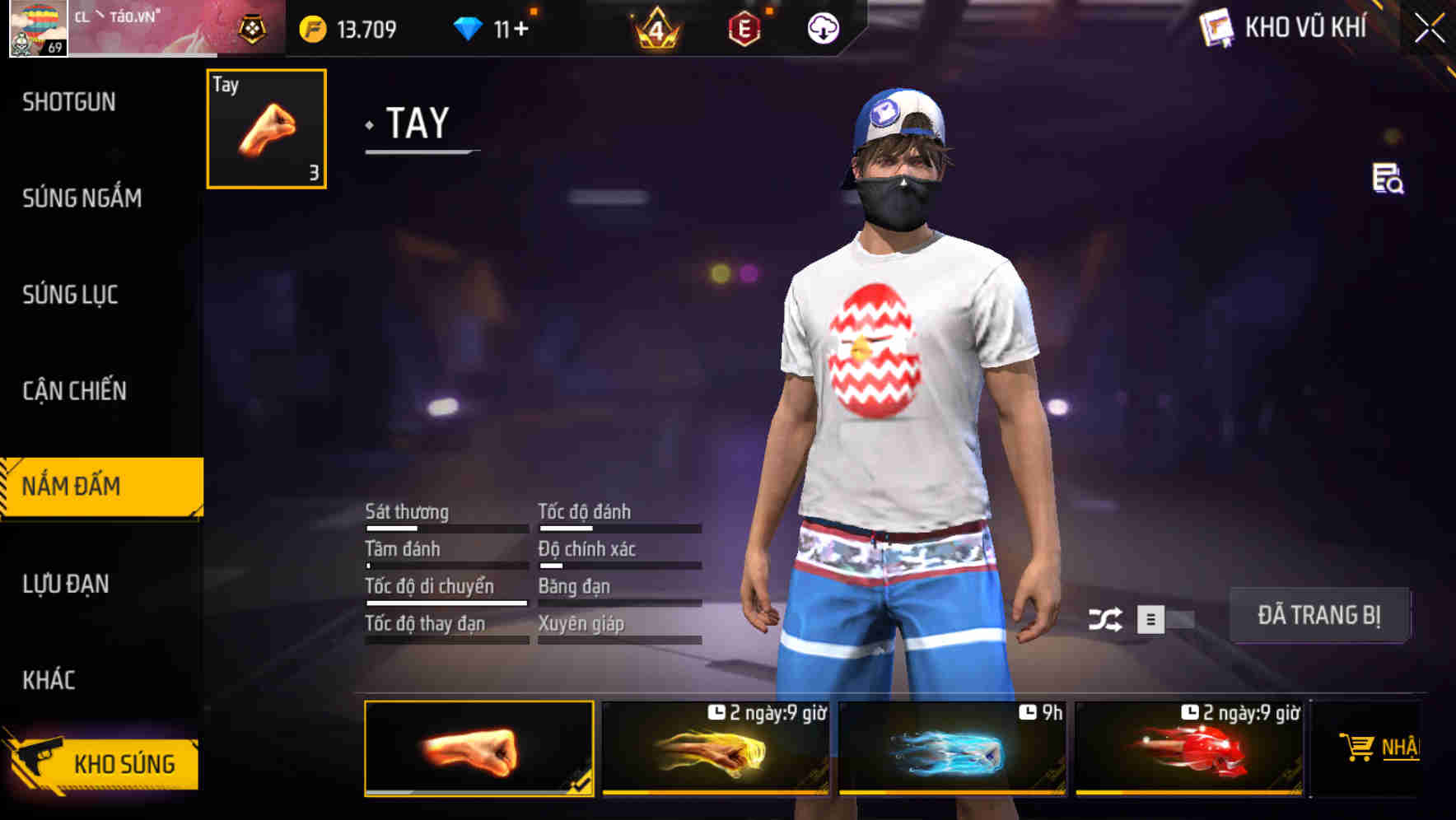Viewport: 1456px width, 820px height.
Task: Switch to the SHOTGUN category
Action: point(71,100)
